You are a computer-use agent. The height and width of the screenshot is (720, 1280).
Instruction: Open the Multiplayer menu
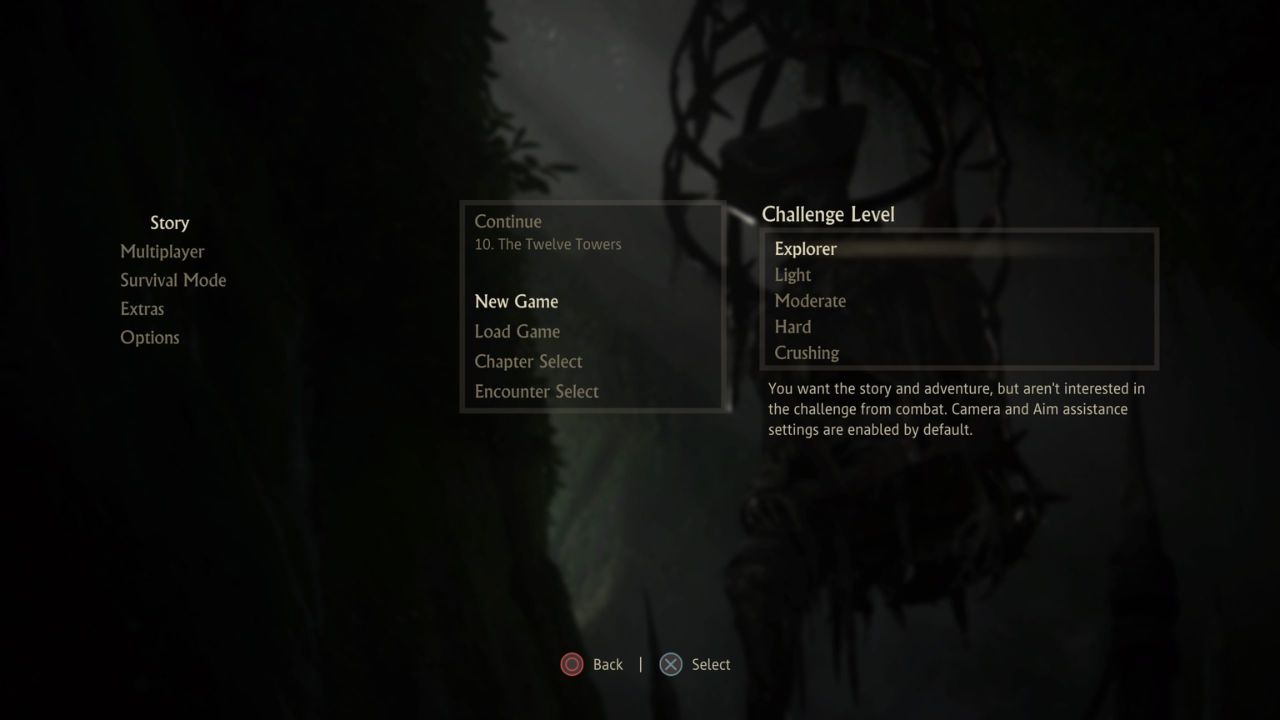click(162, 252)
